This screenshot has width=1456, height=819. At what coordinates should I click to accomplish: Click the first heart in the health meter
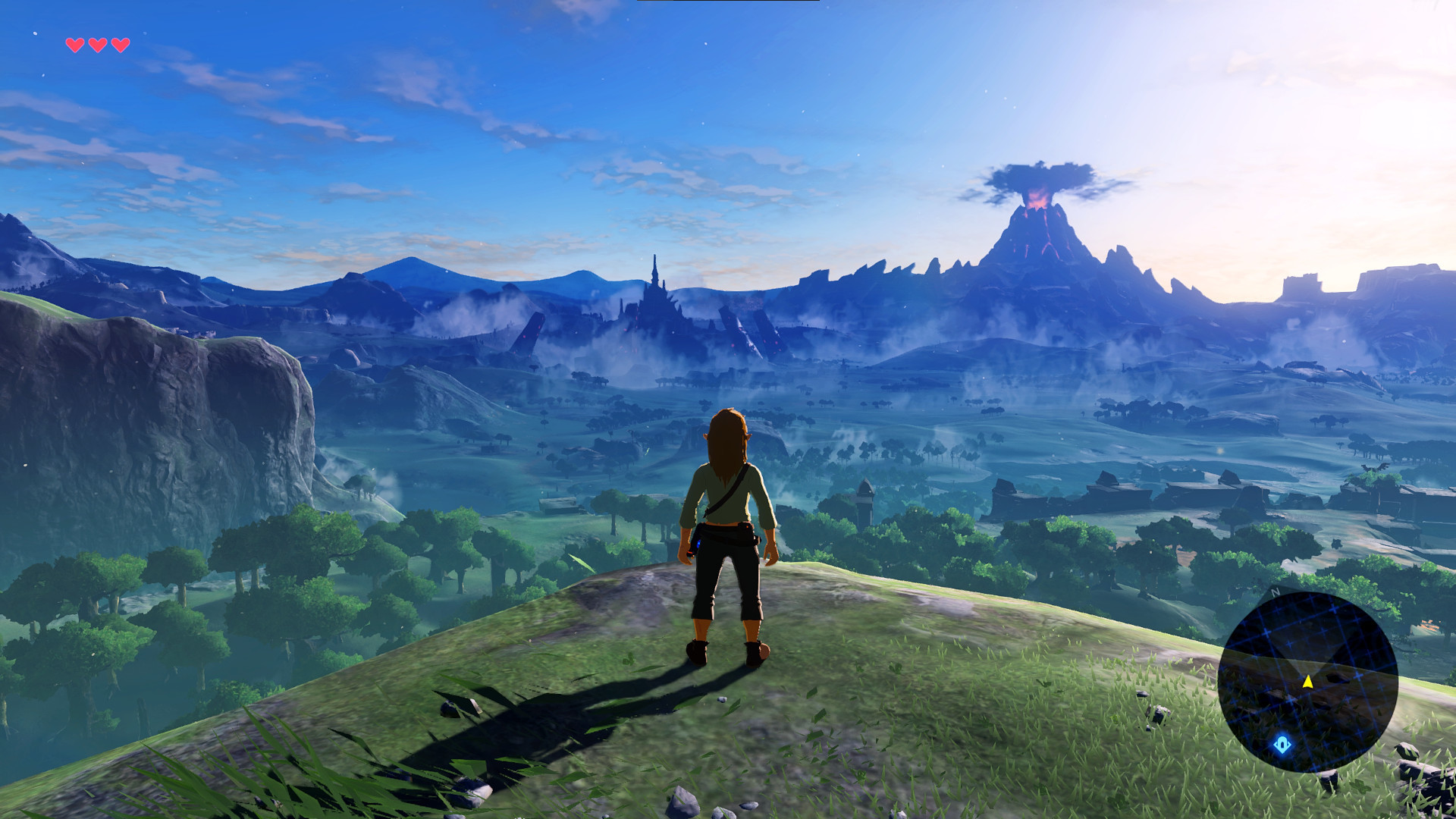coord(74,44)
